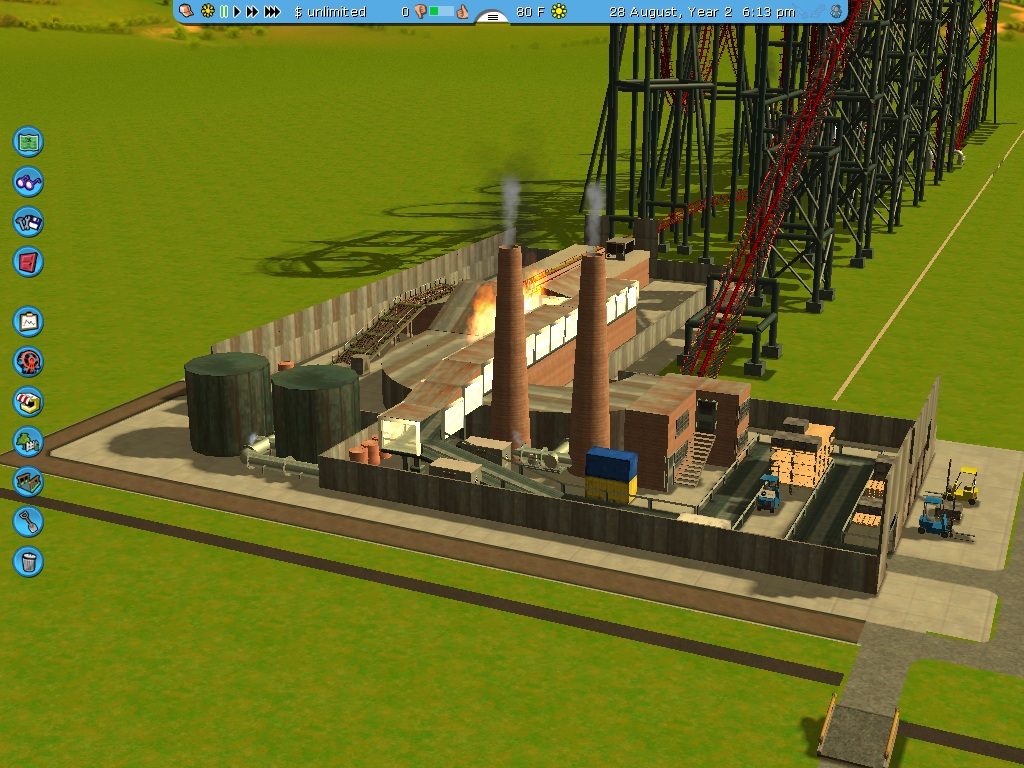Click the red door exit icon
The image size is (1024, 768).
pyautogui.click(x=28, y=262)
